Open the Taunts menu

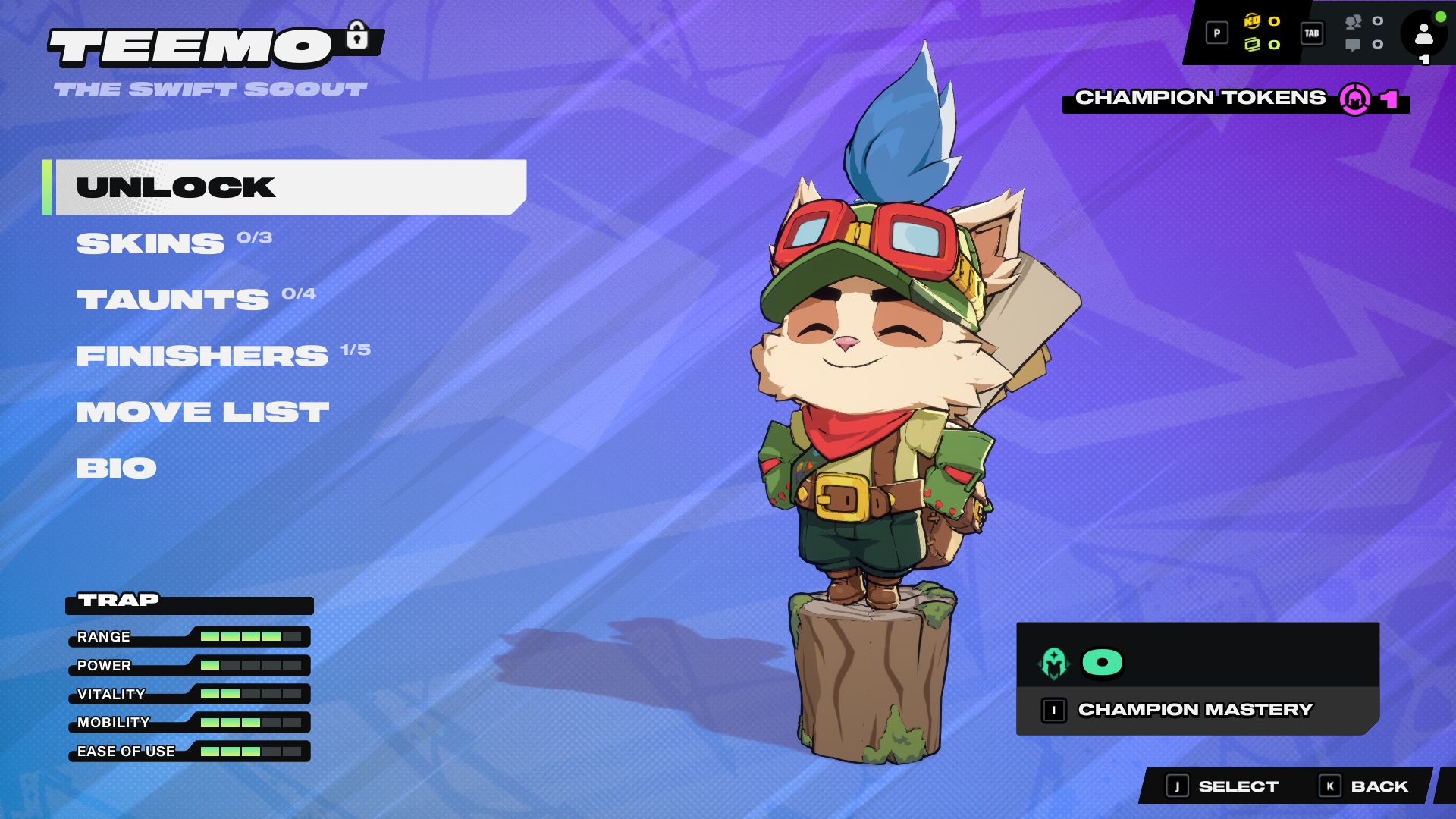(173, 300)
